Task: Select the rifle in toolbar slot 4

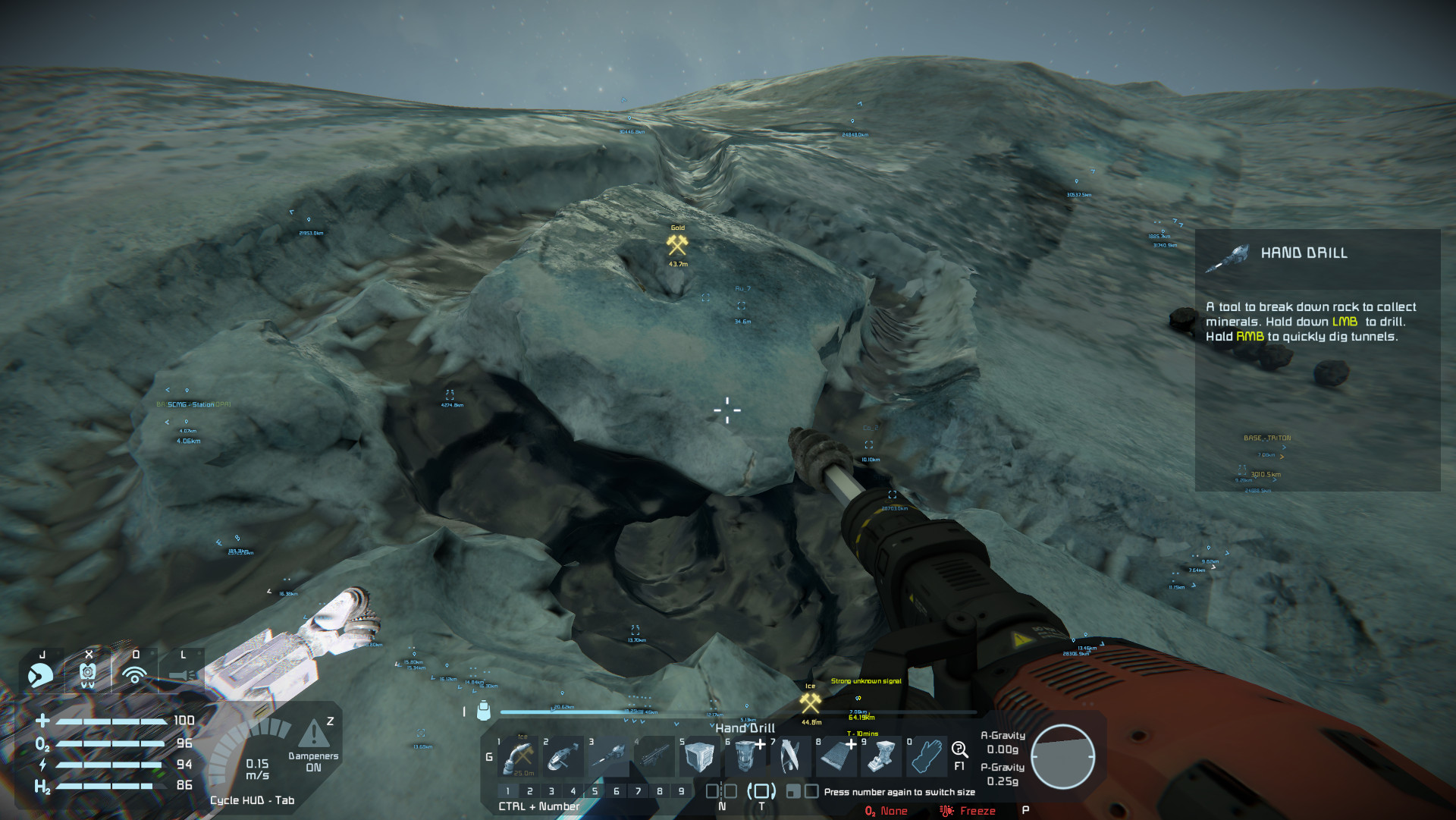Action: point(654,756)
